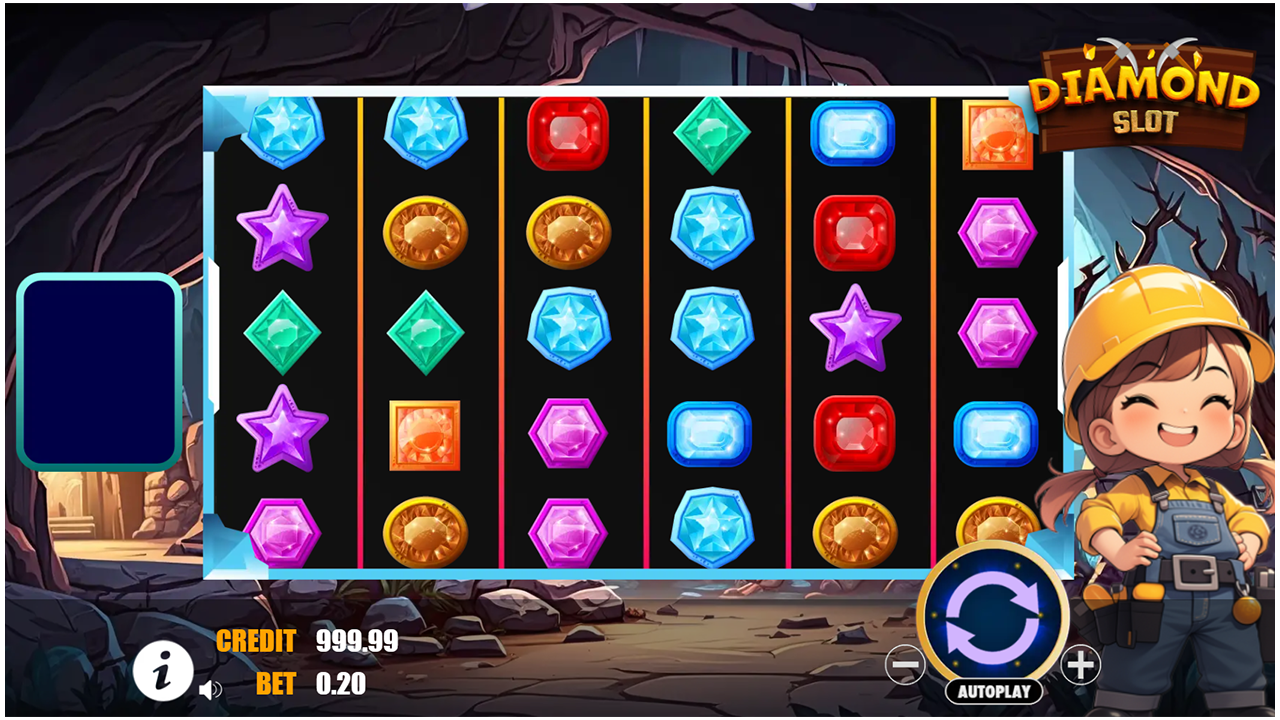
Task: Click the CREDIT 999.99 amount display
Action: pos(305,643)
